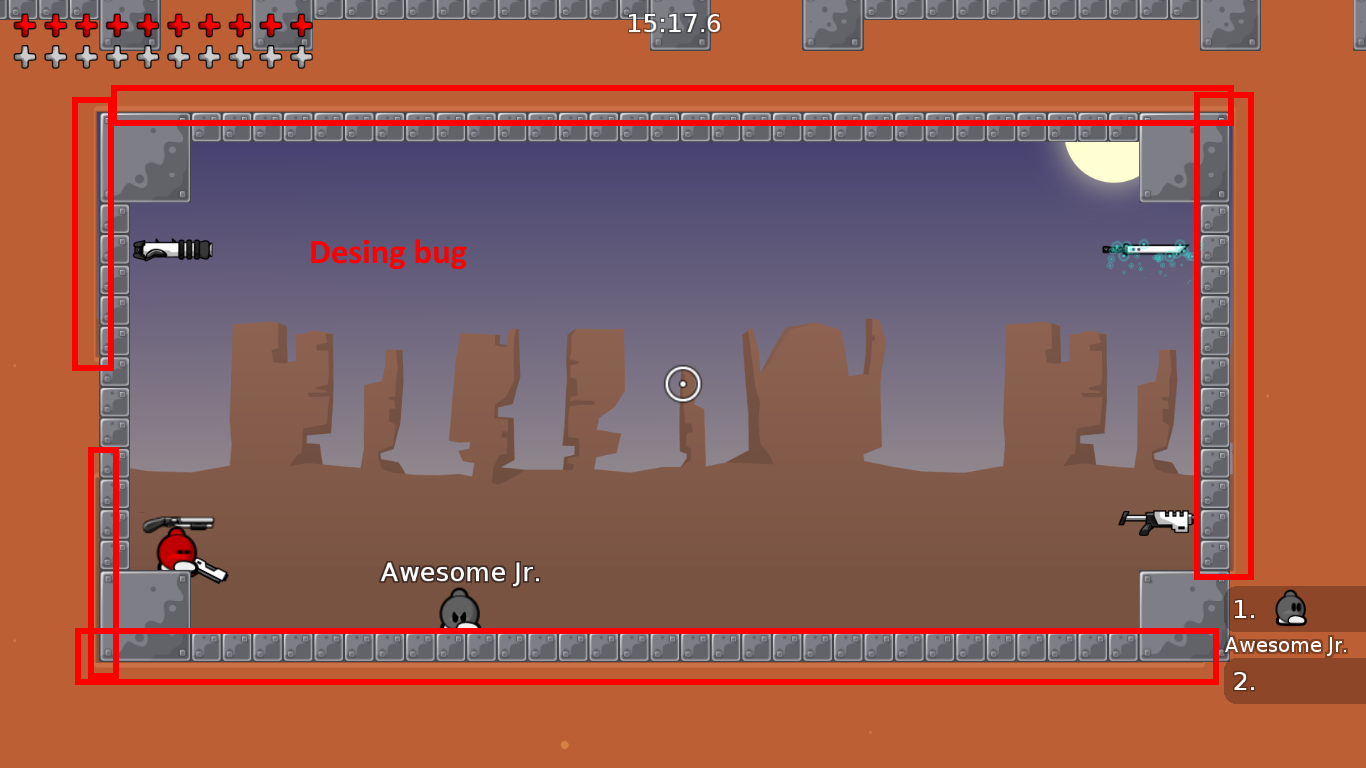Image resolution: width=1366 pixels, height=768 pixels.
Task: Click the red Desing bug annotation text
Action: pos(388,253)
